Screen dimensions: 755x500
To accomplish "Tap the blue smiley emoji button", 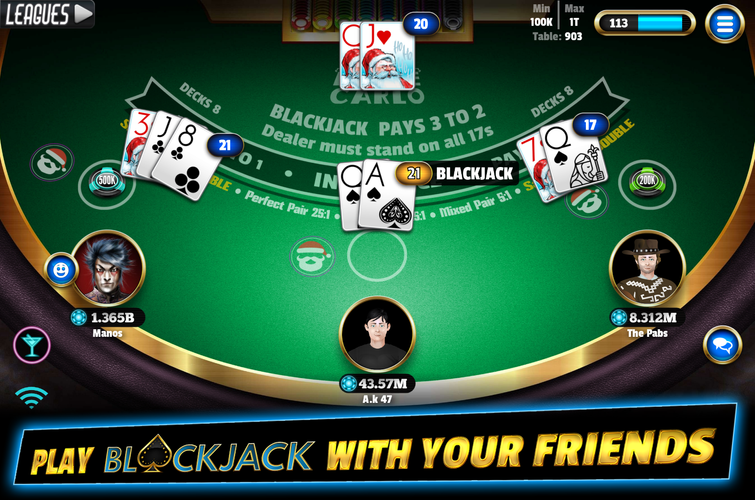I will (x=61, y=269).
